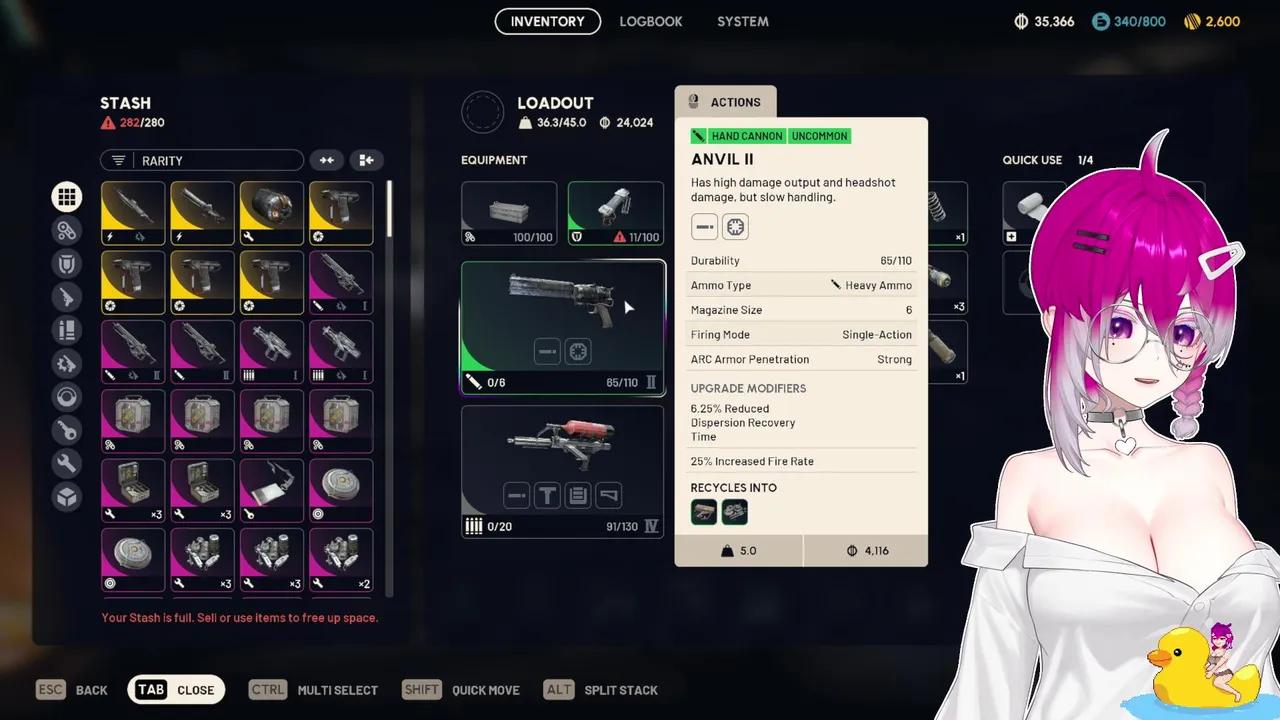Click the stash consolidate arrows button
1280x720 pixels.
coord(327,160)
